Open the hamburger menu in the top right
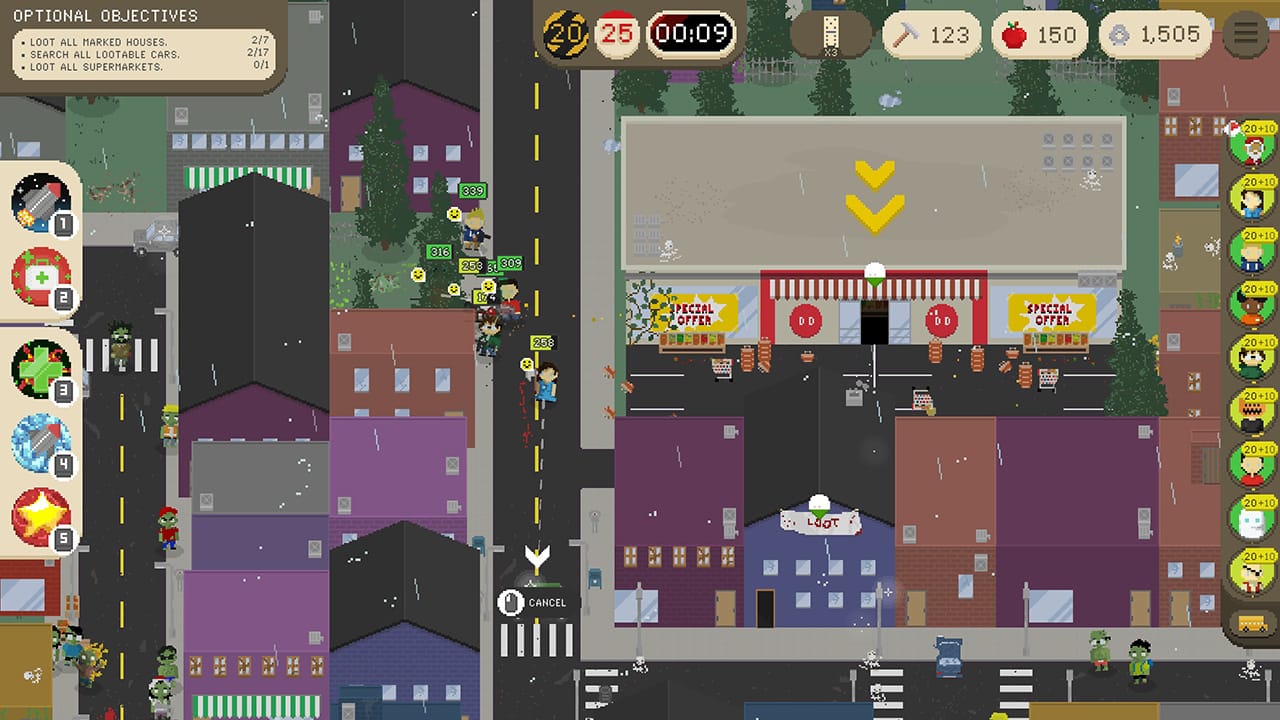 [1244, 32]
